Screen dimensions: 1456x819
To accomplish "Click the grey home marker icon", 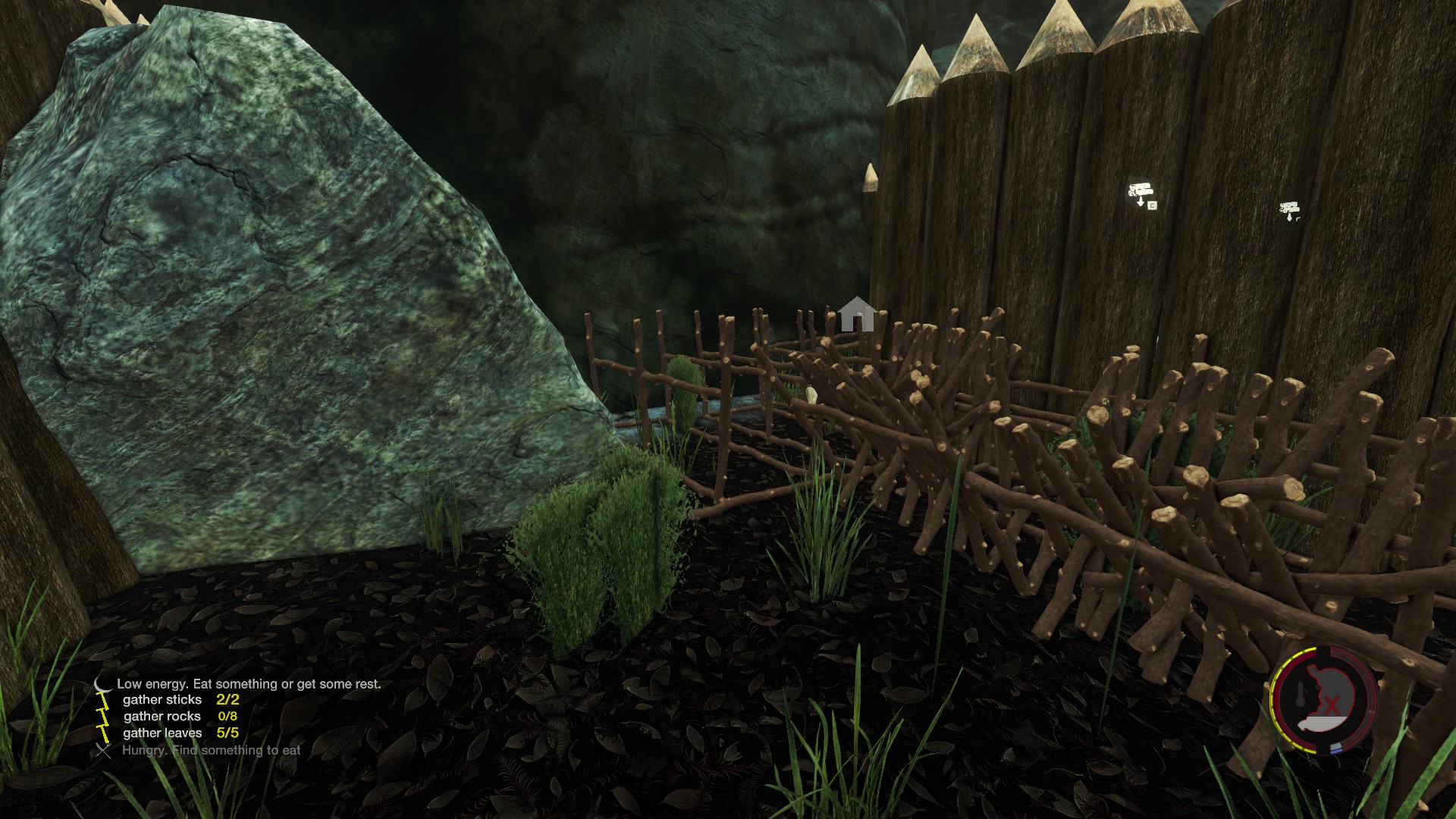I will [x=857, y=313].
